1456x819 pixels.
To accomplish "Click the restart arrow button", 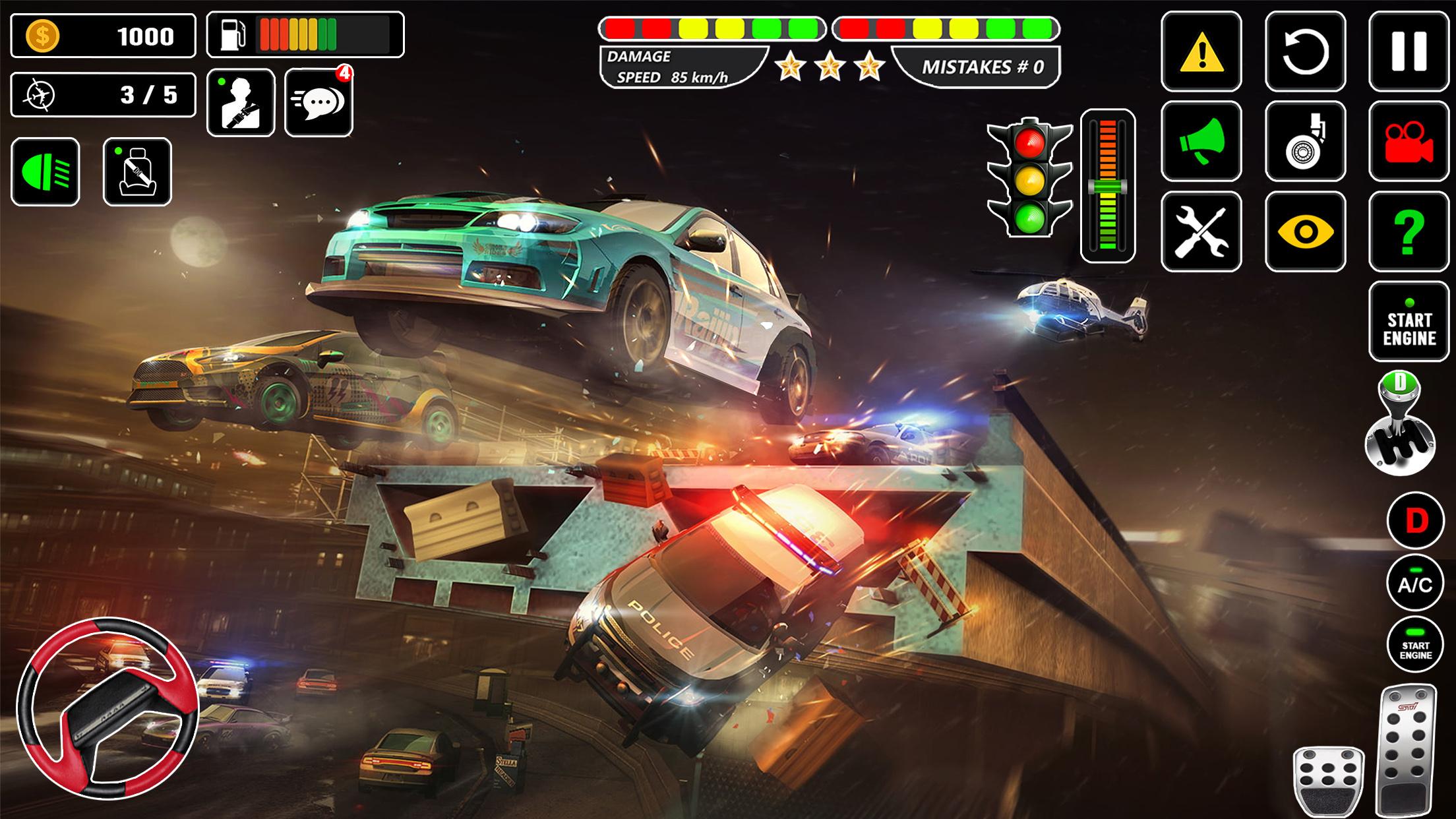I will 1305,51.
